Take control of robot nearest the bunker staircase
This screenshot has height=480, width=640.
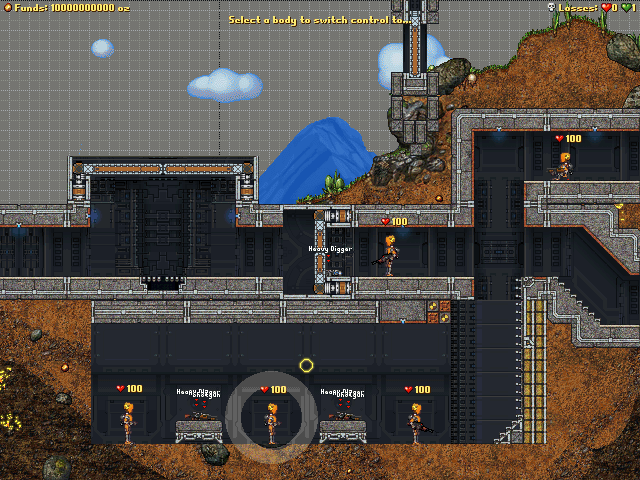pos(415,422)
